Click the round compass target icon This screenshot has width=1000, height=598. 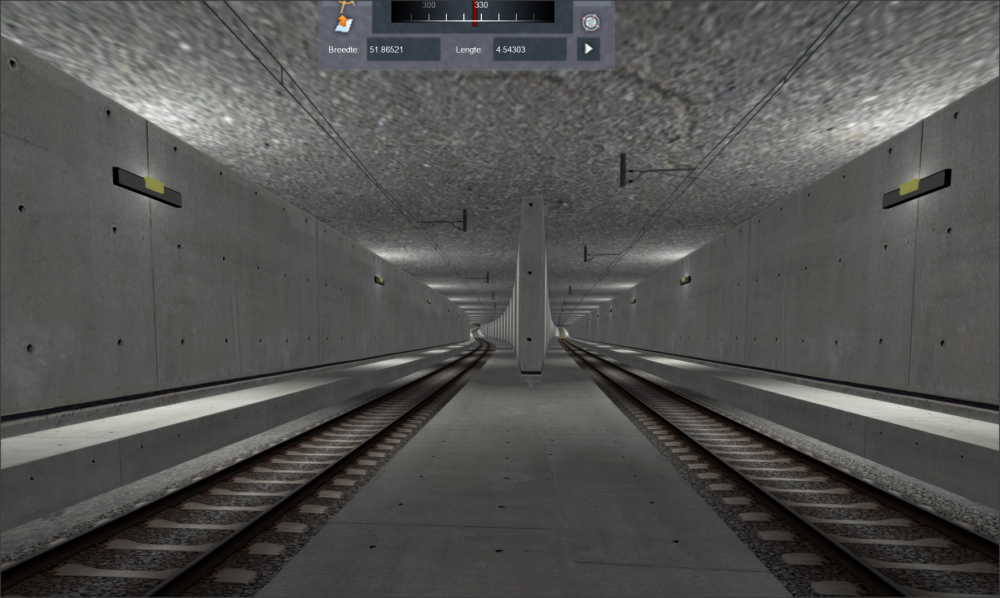click(x=590, y=21)
